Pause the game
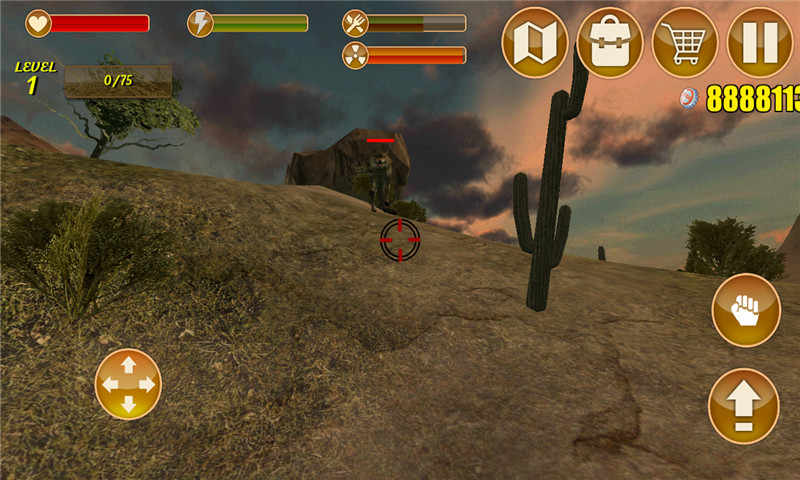 pyautogui.click(x=760, y=42)
